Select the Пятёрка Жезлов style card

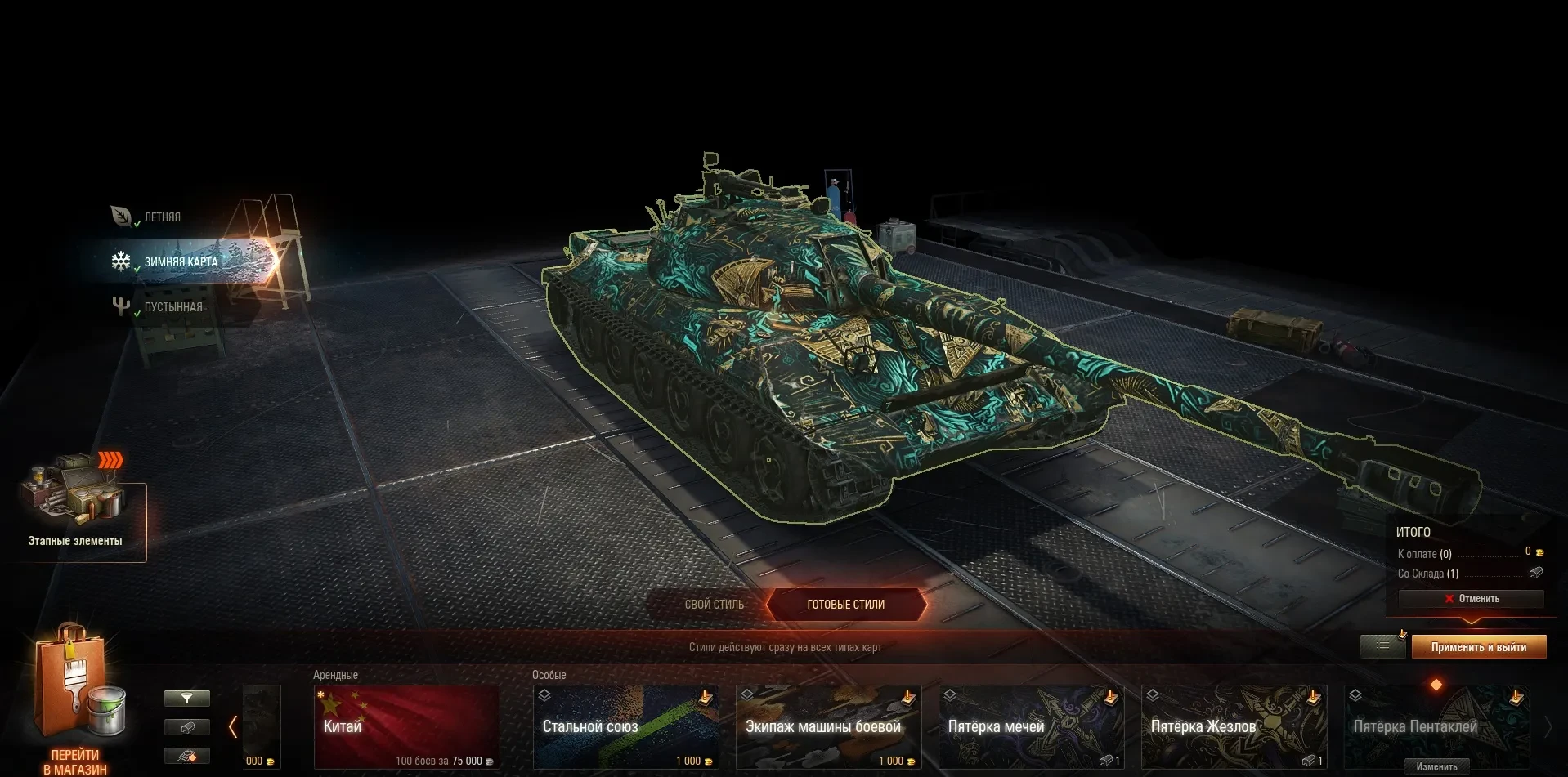[x=1234, y=726]
